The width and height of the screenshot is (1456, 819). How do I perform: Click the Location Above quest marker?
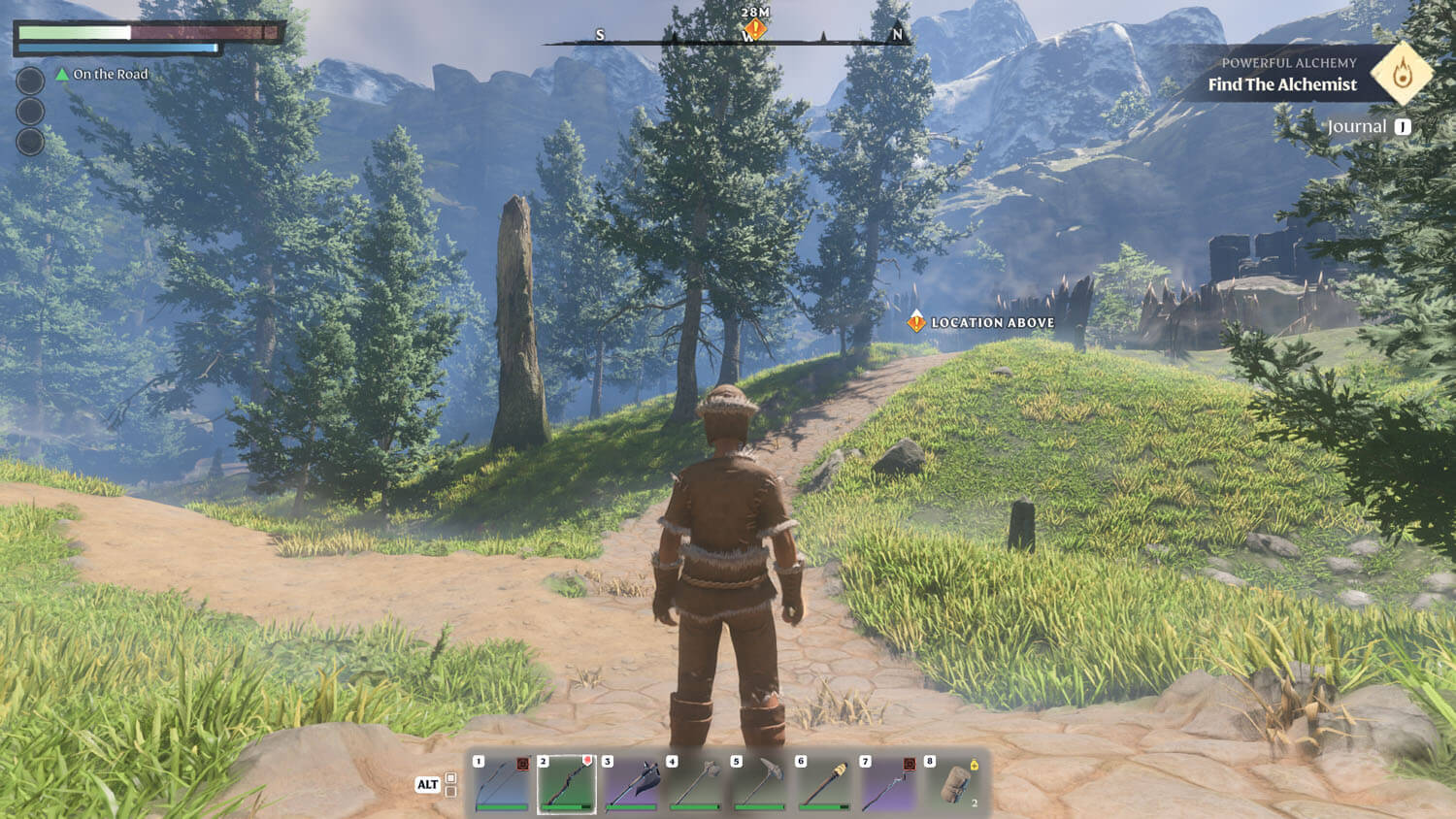pyautogui.click(x=916, y=322)
